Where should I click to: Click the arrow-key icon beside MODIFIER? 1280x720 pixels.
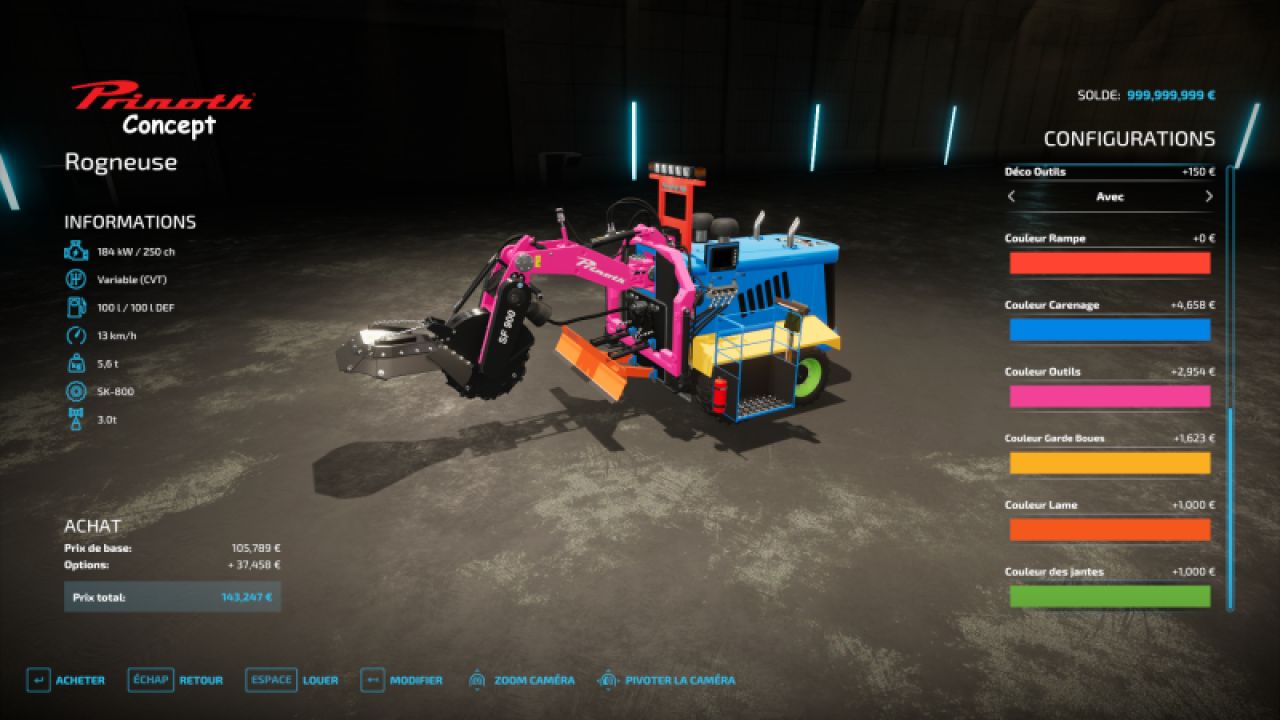371,679
